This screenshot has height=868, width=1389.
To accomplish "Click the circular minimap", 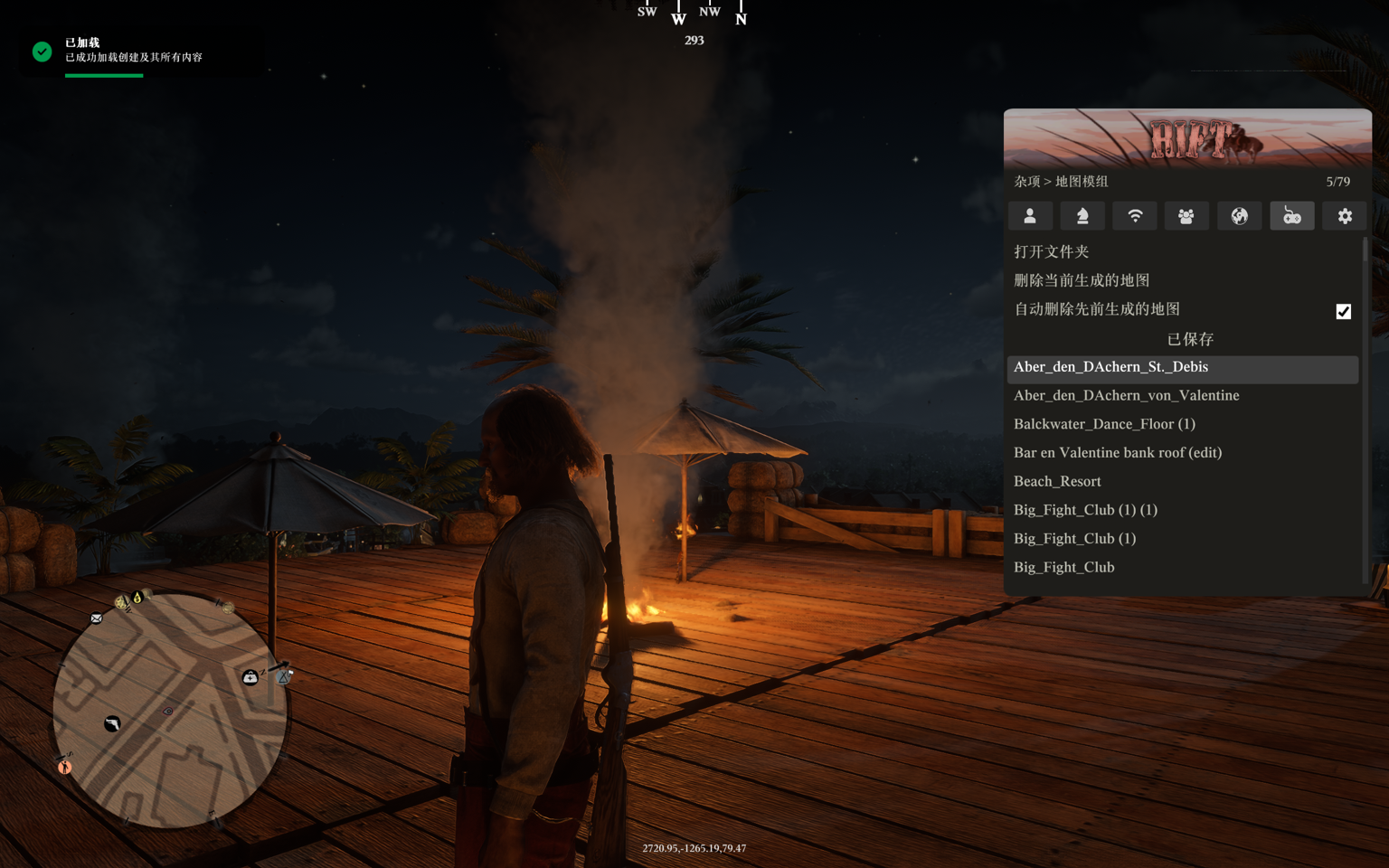I will [169, 710].
